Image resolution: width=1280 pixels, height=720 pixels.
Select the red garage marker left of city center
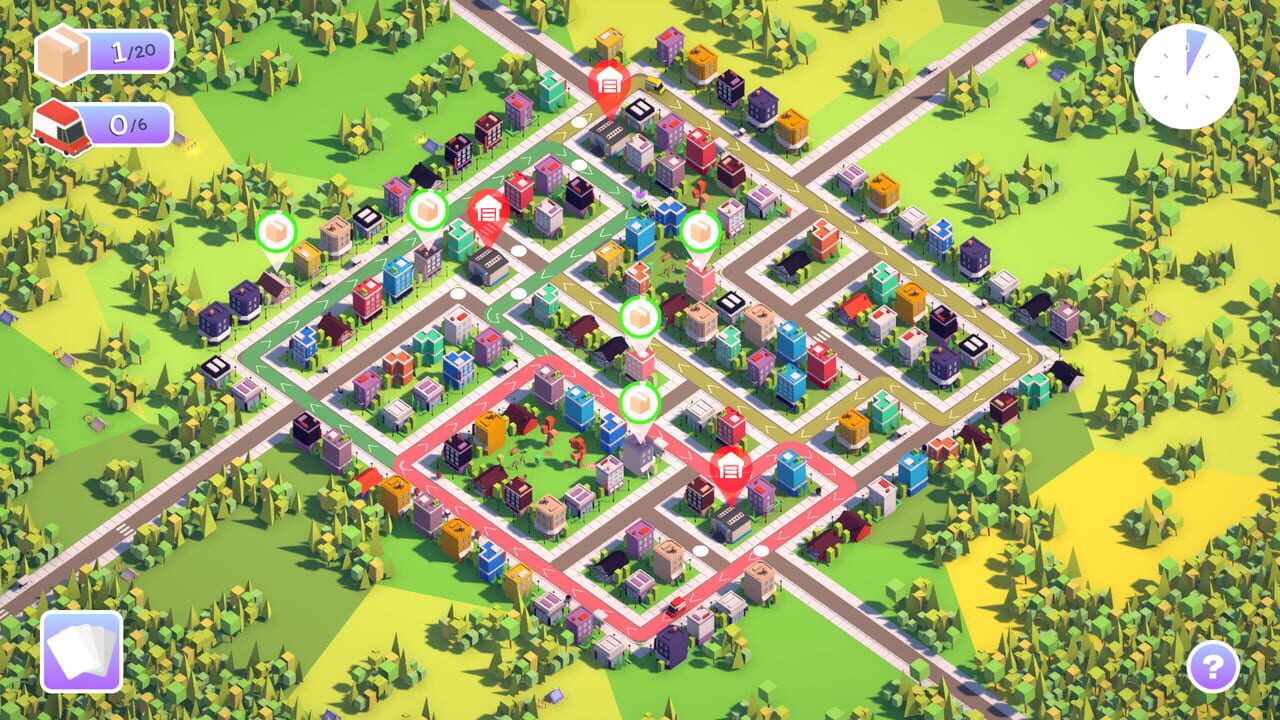(x=487, y=212)
